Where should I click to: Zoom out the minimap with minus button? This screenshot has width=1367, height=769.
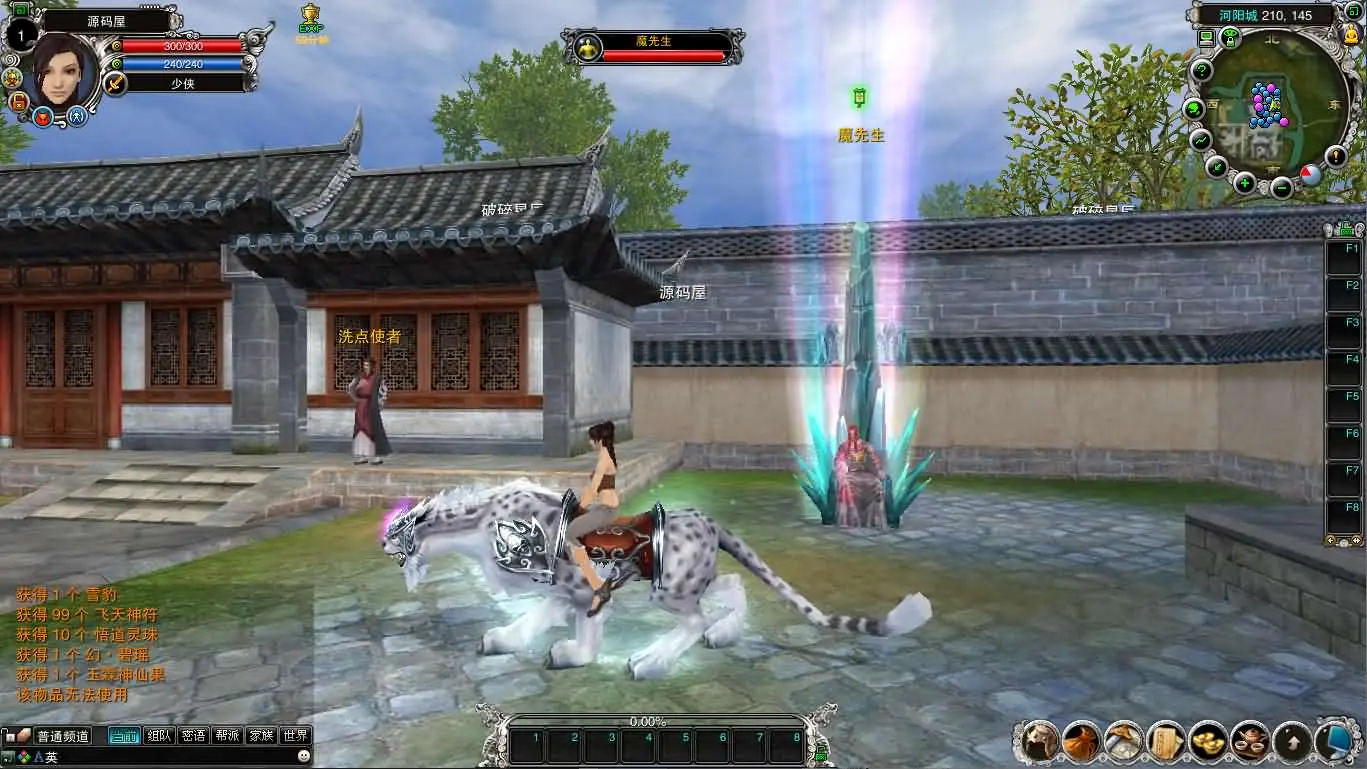(x=1282, y=187)
